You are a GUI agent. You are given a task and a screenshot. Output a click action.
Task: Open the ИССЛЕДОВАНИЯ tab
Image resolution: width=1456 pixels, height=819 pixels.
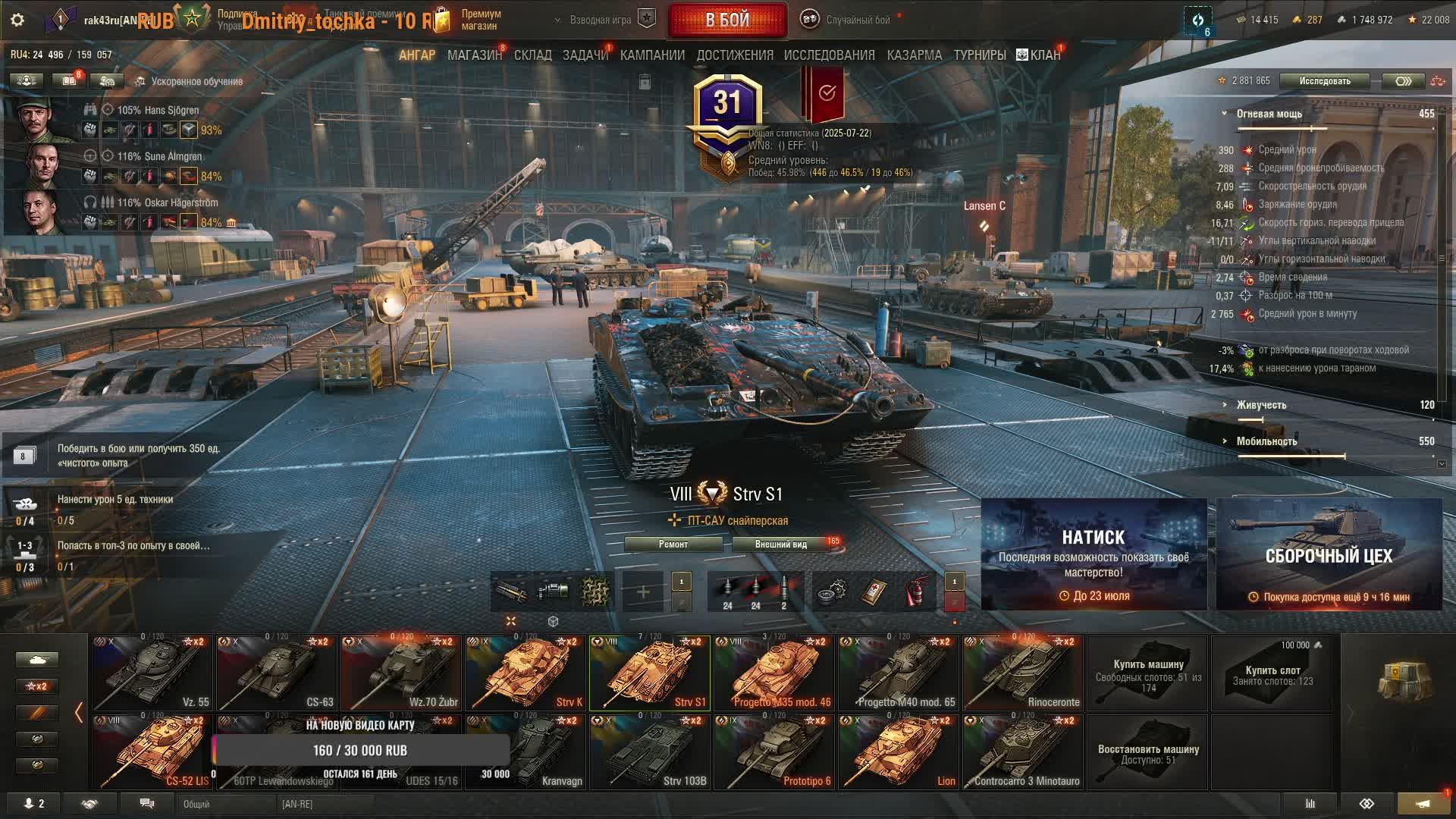[x=829, y=55]
